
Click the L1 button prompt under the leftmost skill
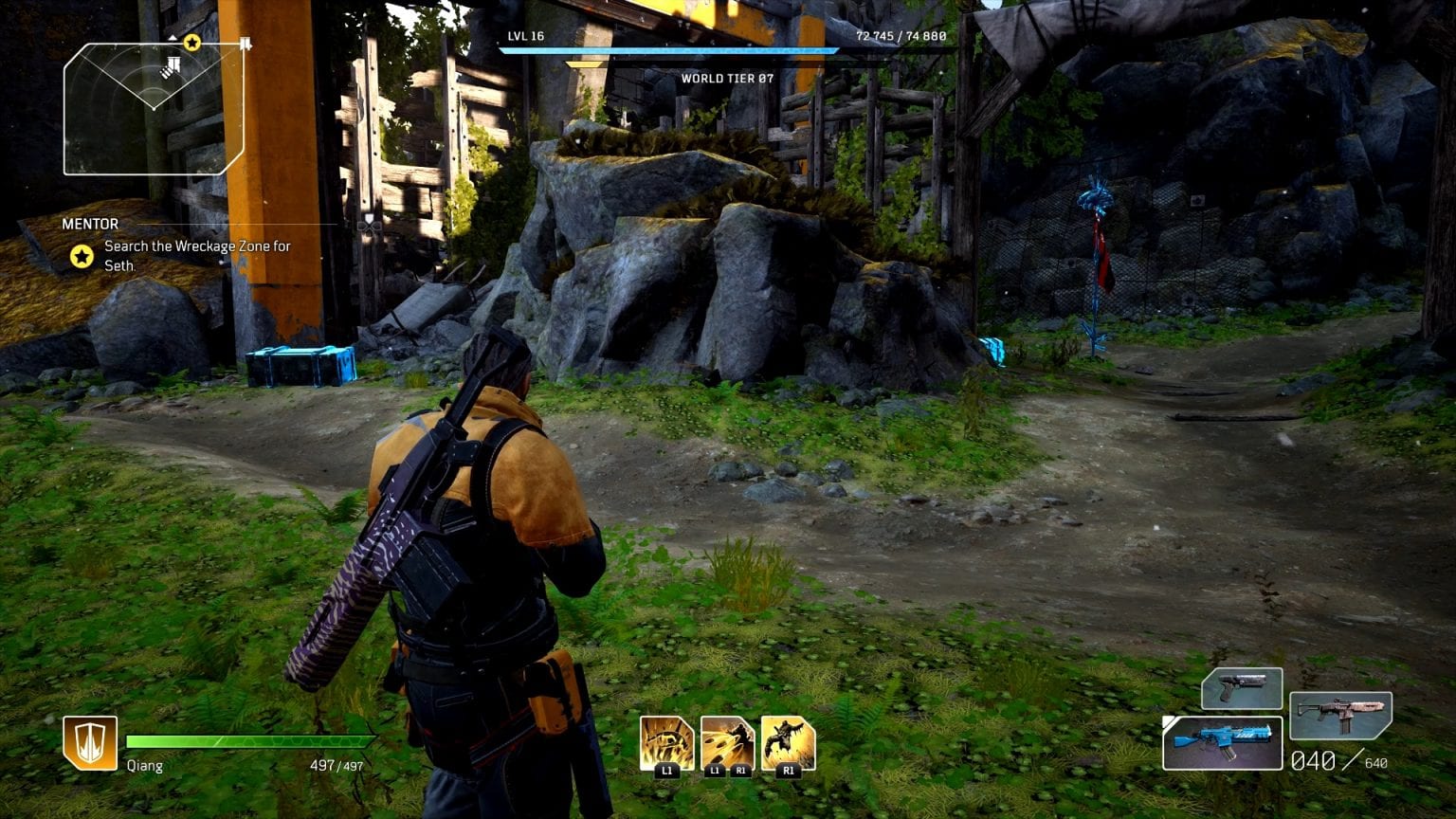(x=668, y=771)
